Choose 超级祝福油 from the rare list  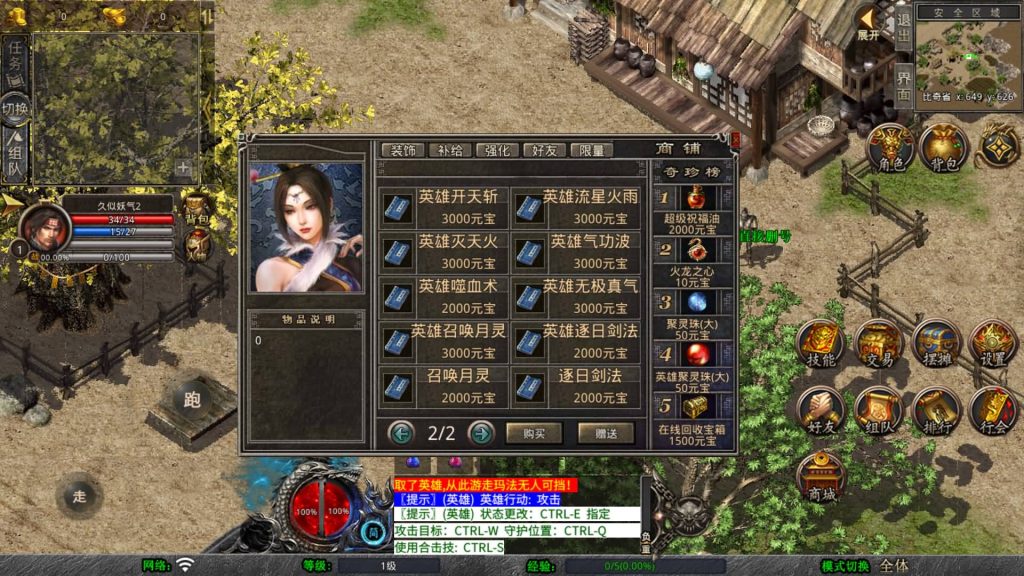pyautogui.click(x=692, y=206)
